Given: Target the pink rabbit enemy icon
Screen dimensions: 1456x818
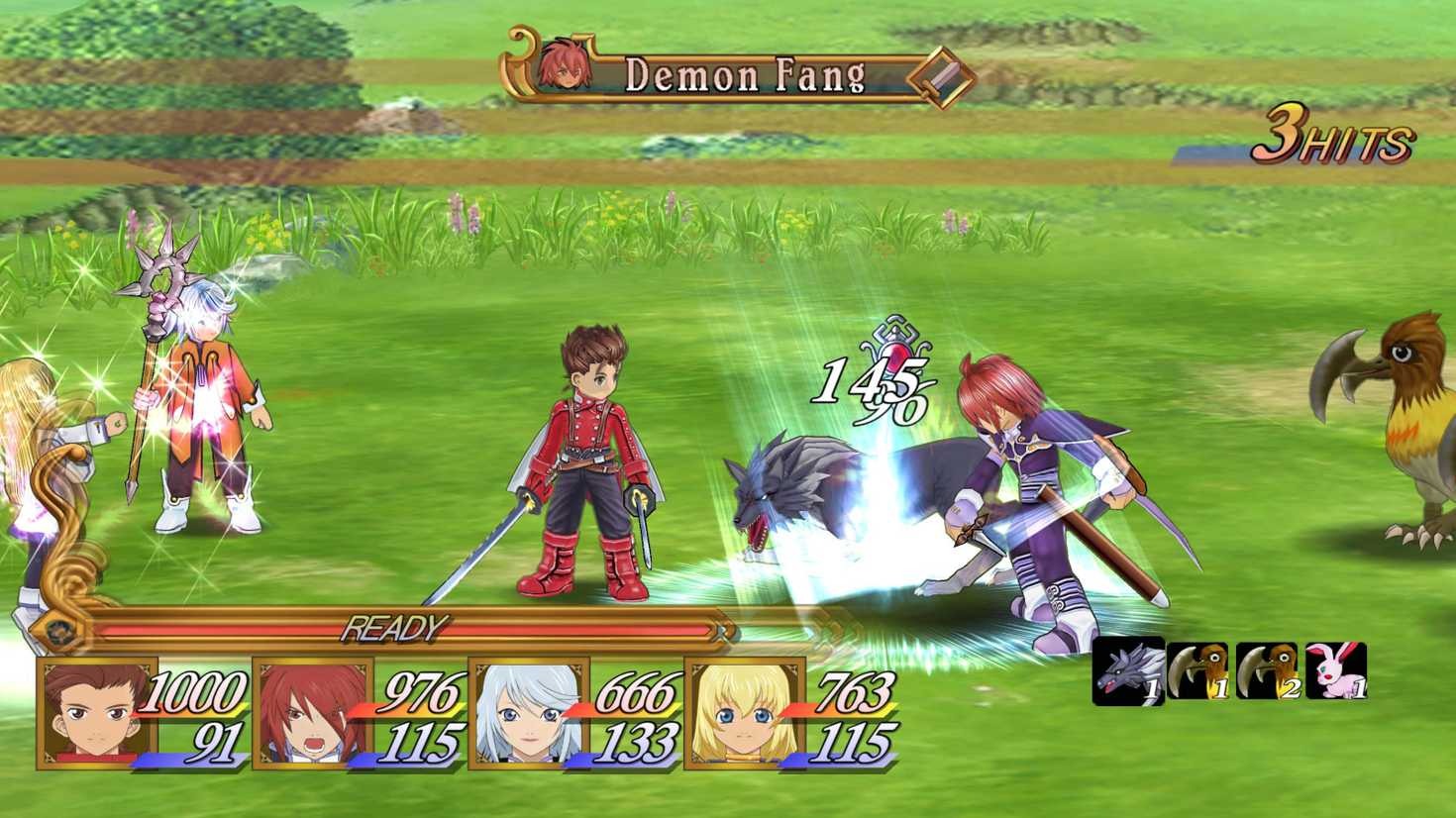Looking at the screenshot, I should coord(1337,671).
